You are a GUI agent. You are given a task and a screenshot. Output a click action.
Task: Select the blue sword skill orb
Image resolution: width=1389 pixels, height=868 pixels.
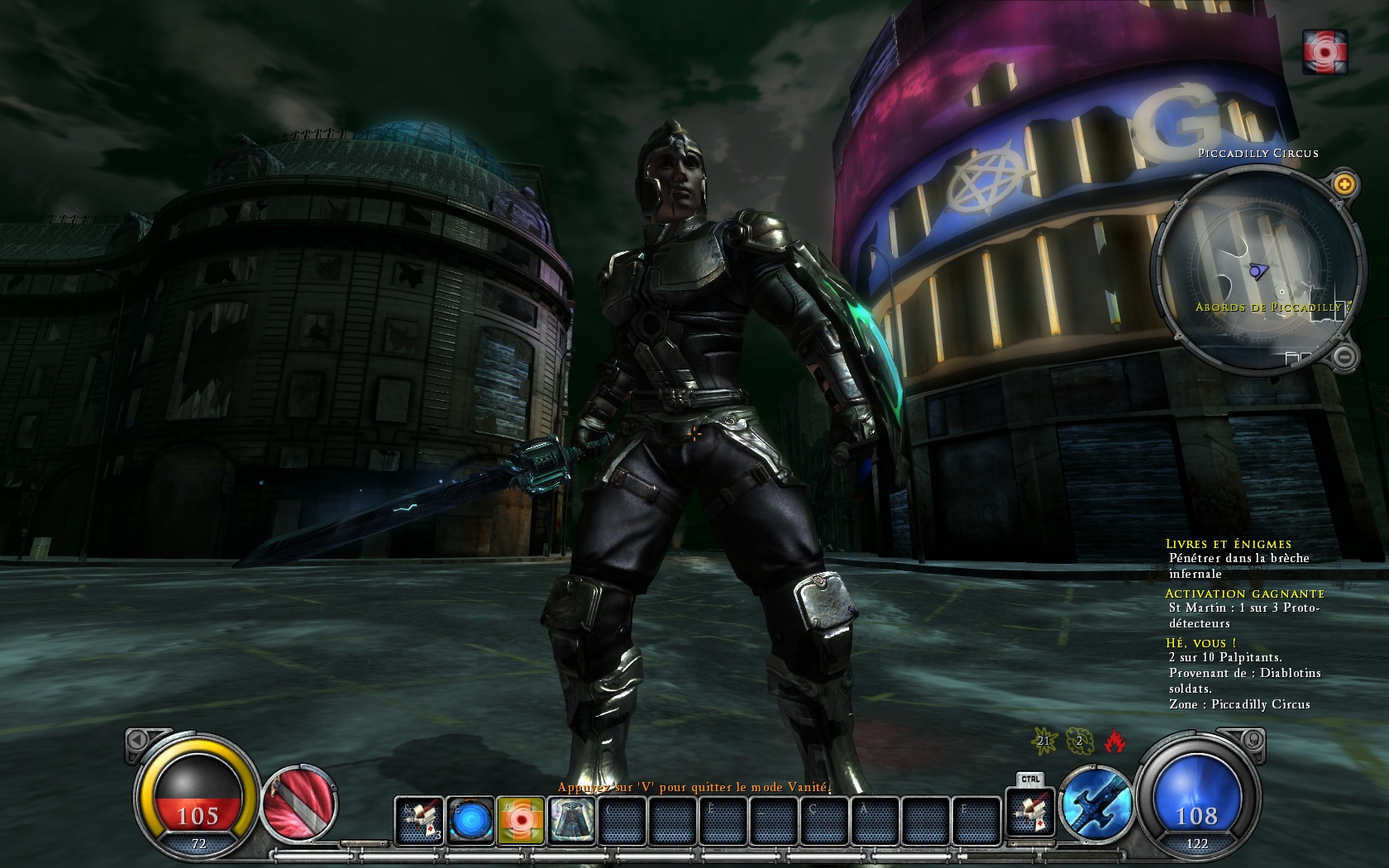pos(1095,804)
